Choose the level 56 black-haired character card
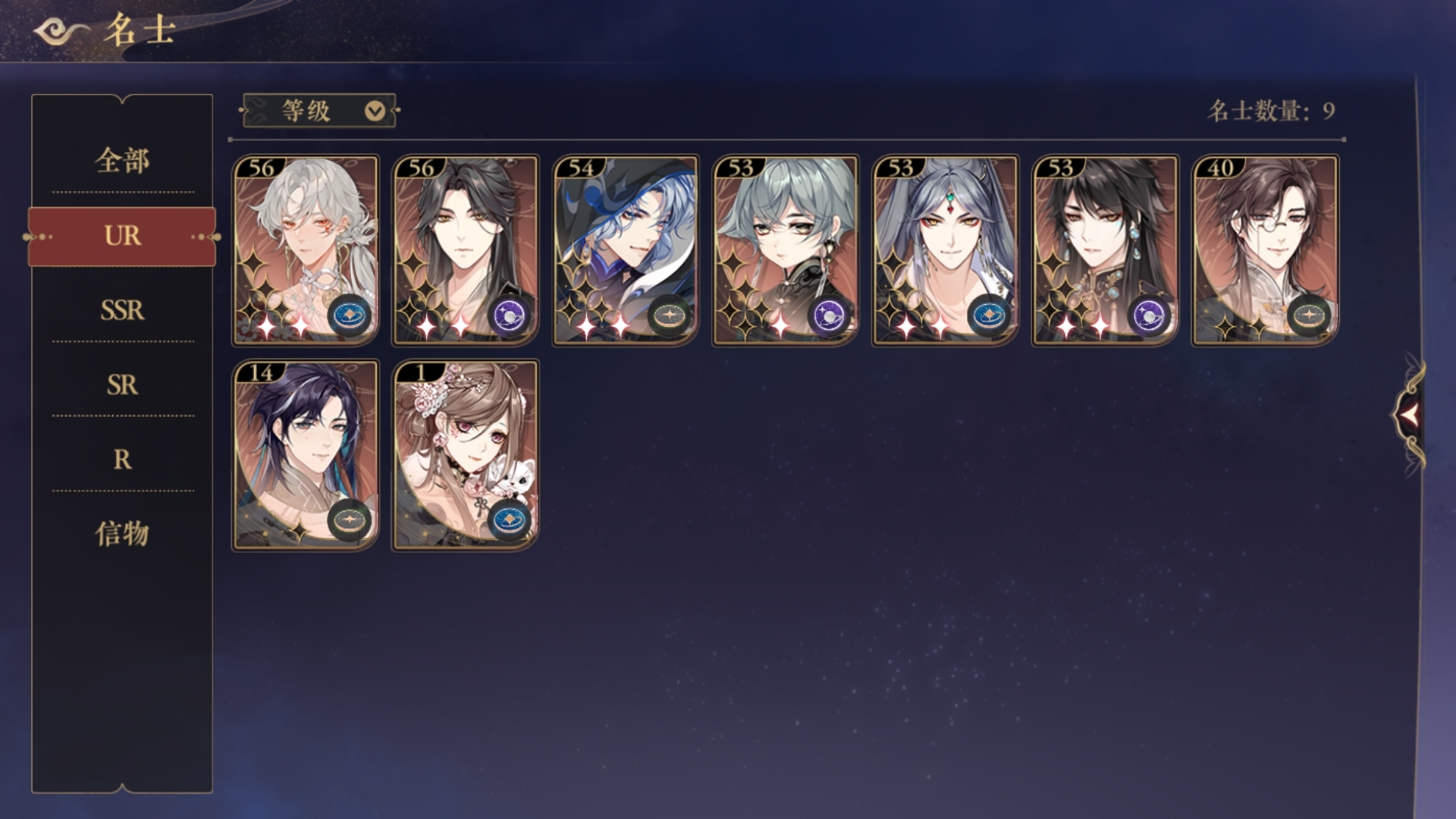The height and width of the screenshot is (819, 1456). [x=465, y=250]
